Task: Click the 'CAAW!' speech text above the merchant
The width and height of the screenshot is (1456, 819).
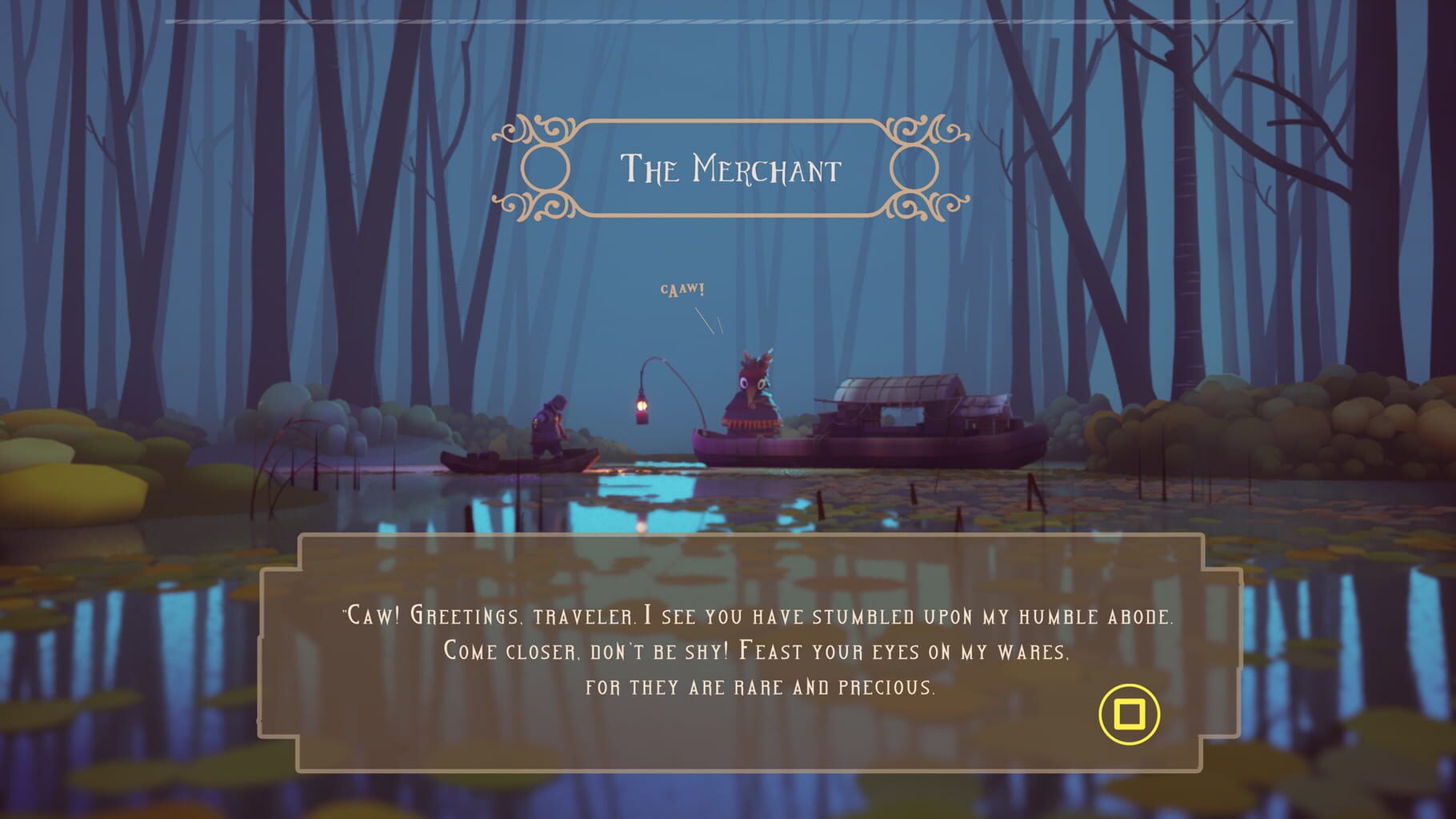Action: (682, 290)
